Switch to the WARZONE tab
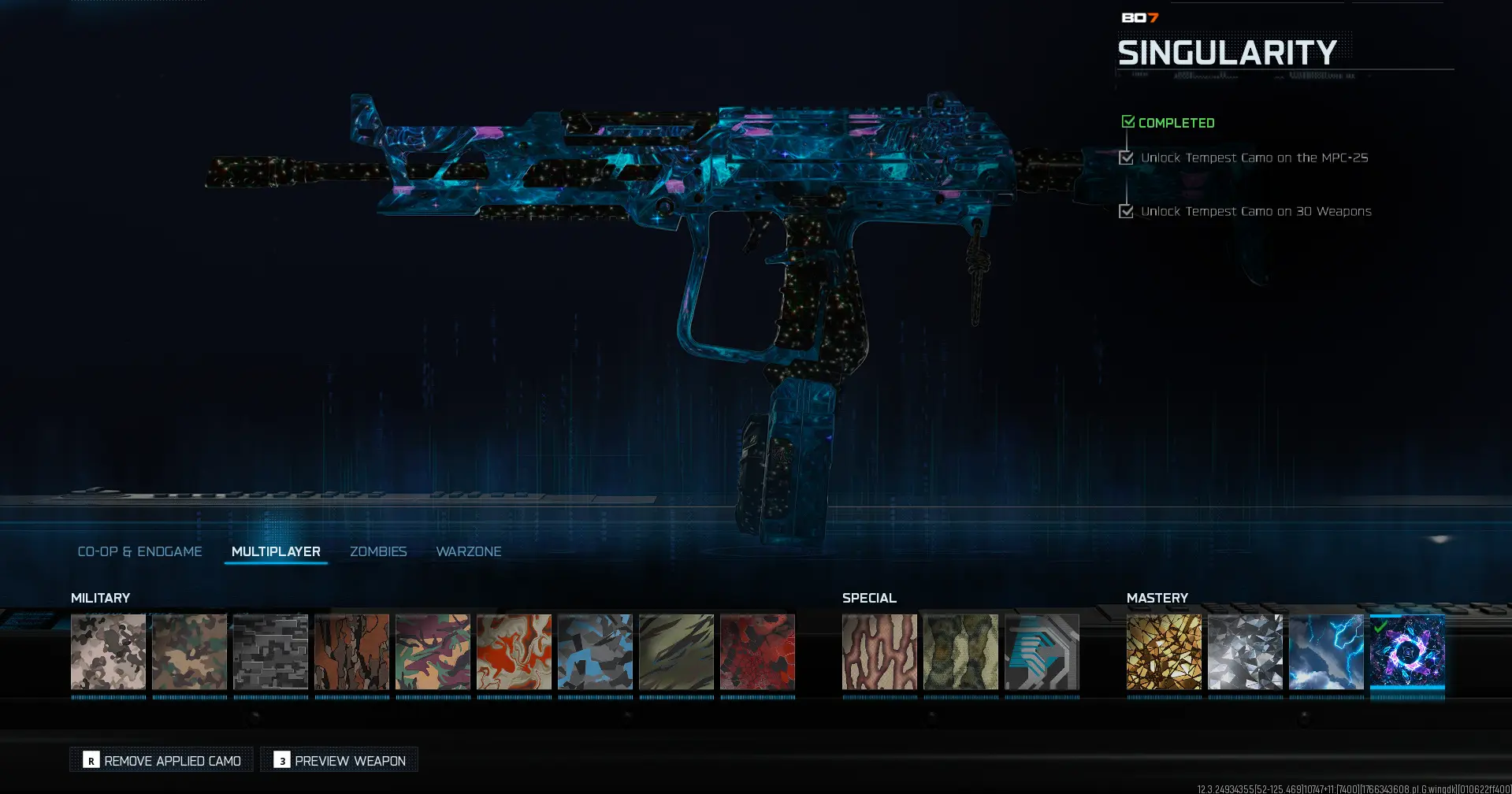Image resolution: width=1512 pixels, height=794 pixels. 469,551
